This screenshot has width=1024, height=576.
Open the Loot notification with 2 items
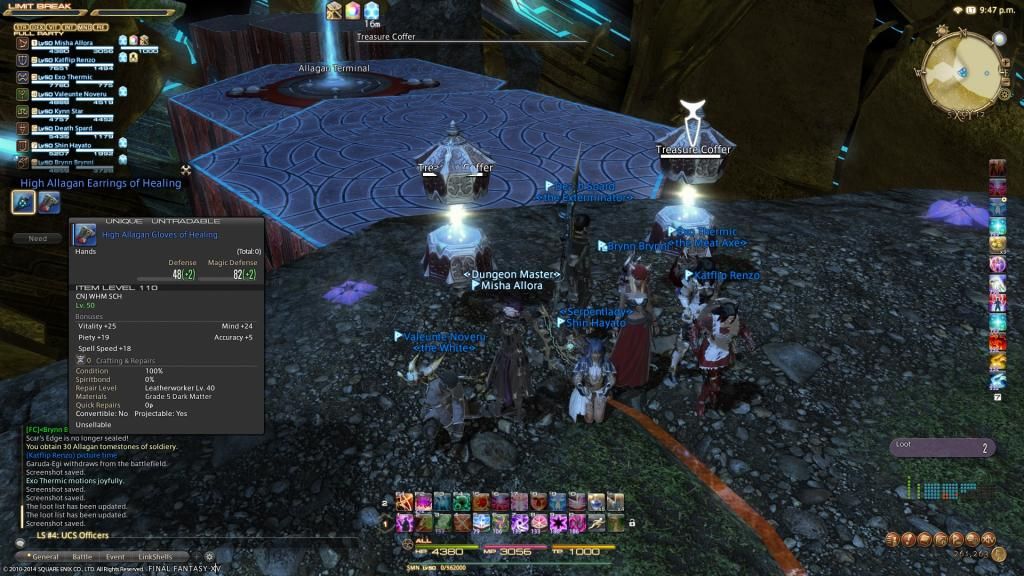click(941, 448)
